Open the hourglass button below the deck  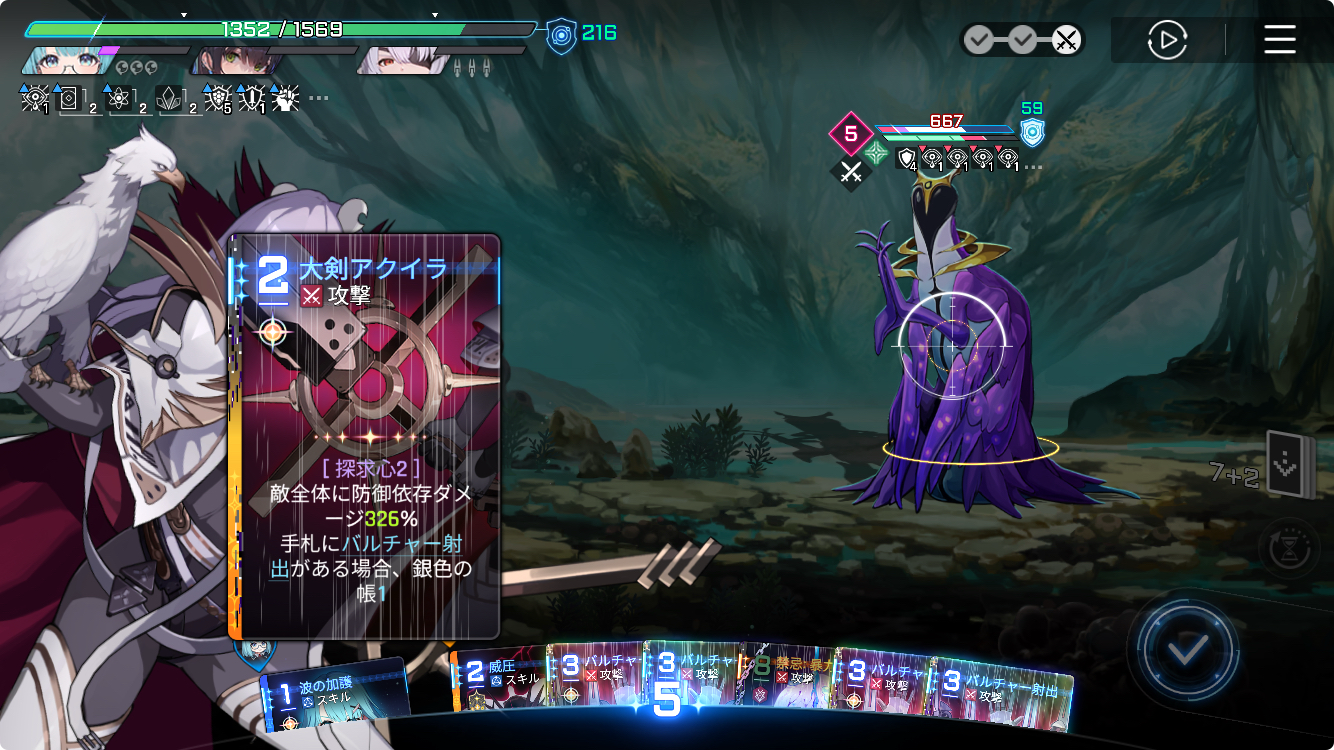click(x=1289, y=548)
